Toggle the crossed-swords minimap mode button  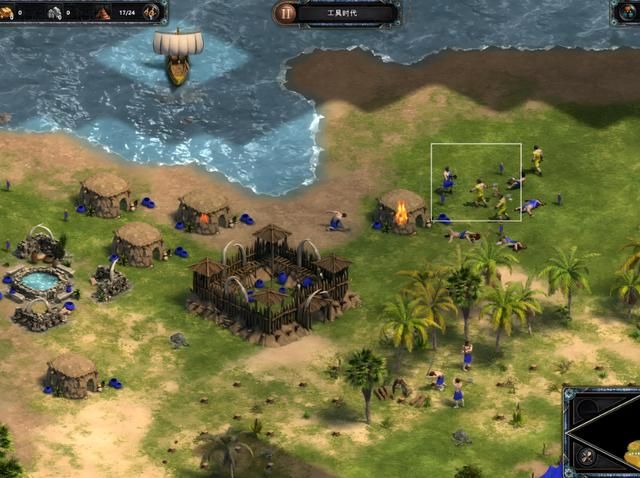pos(587,456)
